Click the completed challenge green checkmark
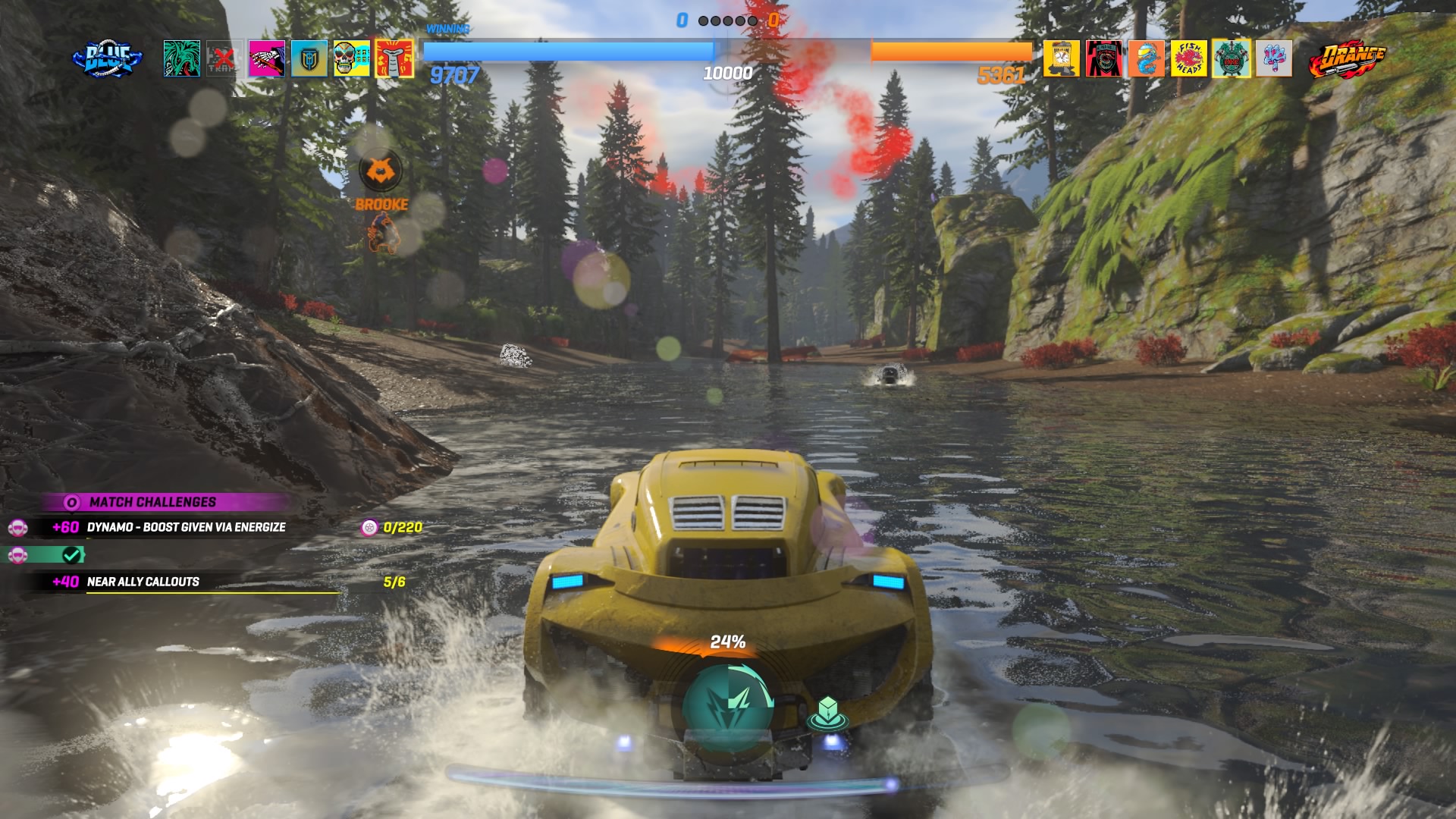 pos(72,555)
